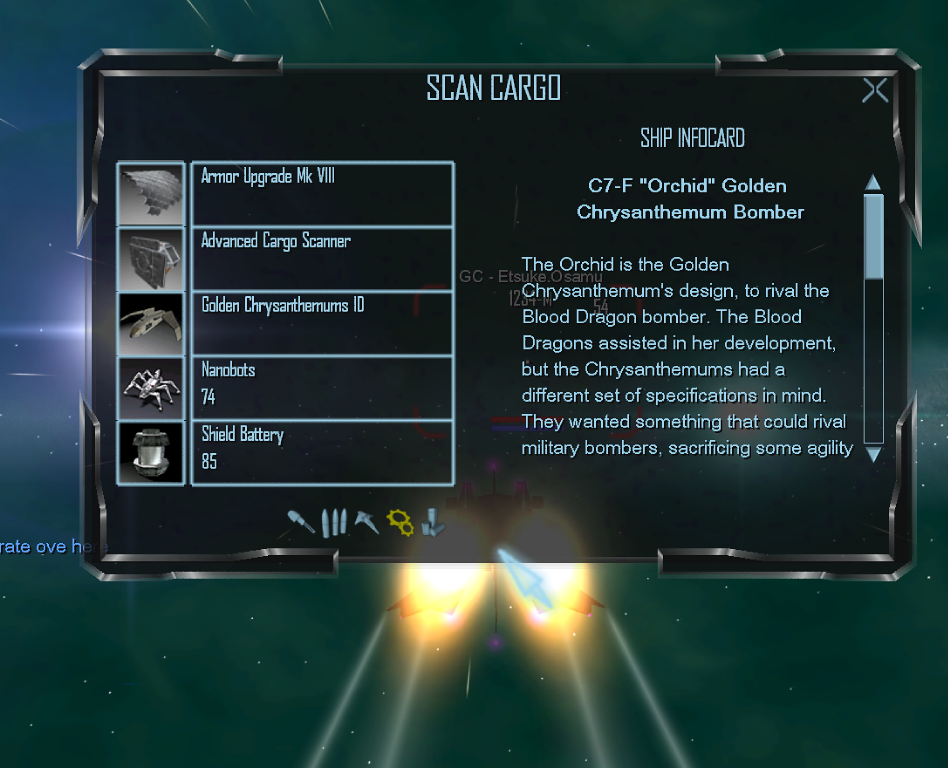Show ships with the fighter filter icon
The width and height of the screenshot is (948, 768).
(367, 521)
